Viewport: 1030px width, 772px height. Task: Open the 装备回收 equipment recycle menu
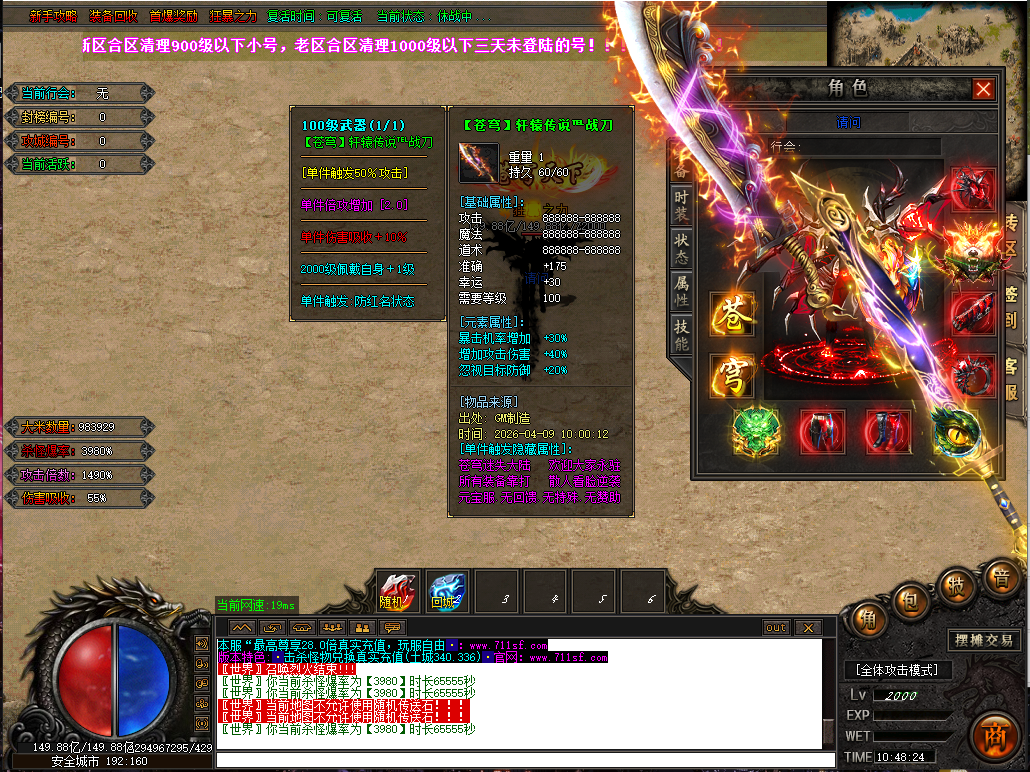tap(113, 17)
